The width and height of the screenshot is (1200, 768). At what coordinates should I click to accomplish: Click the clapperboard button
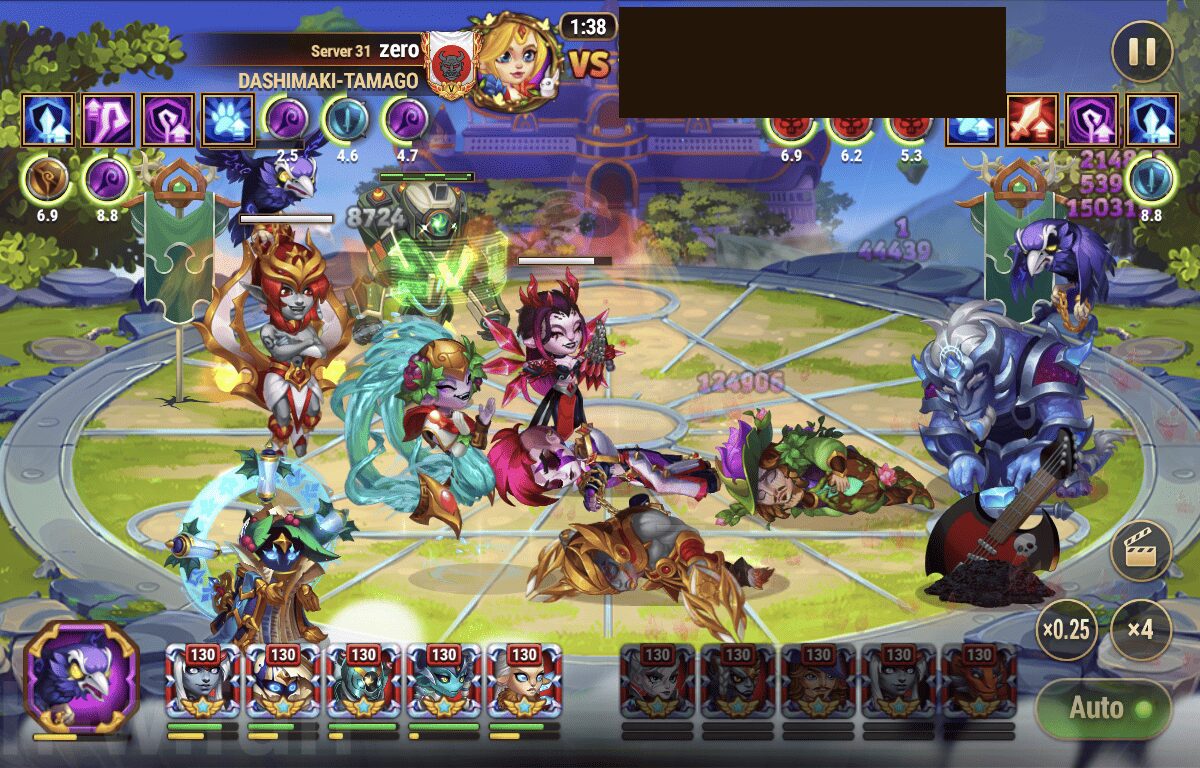click(1141, 551)
